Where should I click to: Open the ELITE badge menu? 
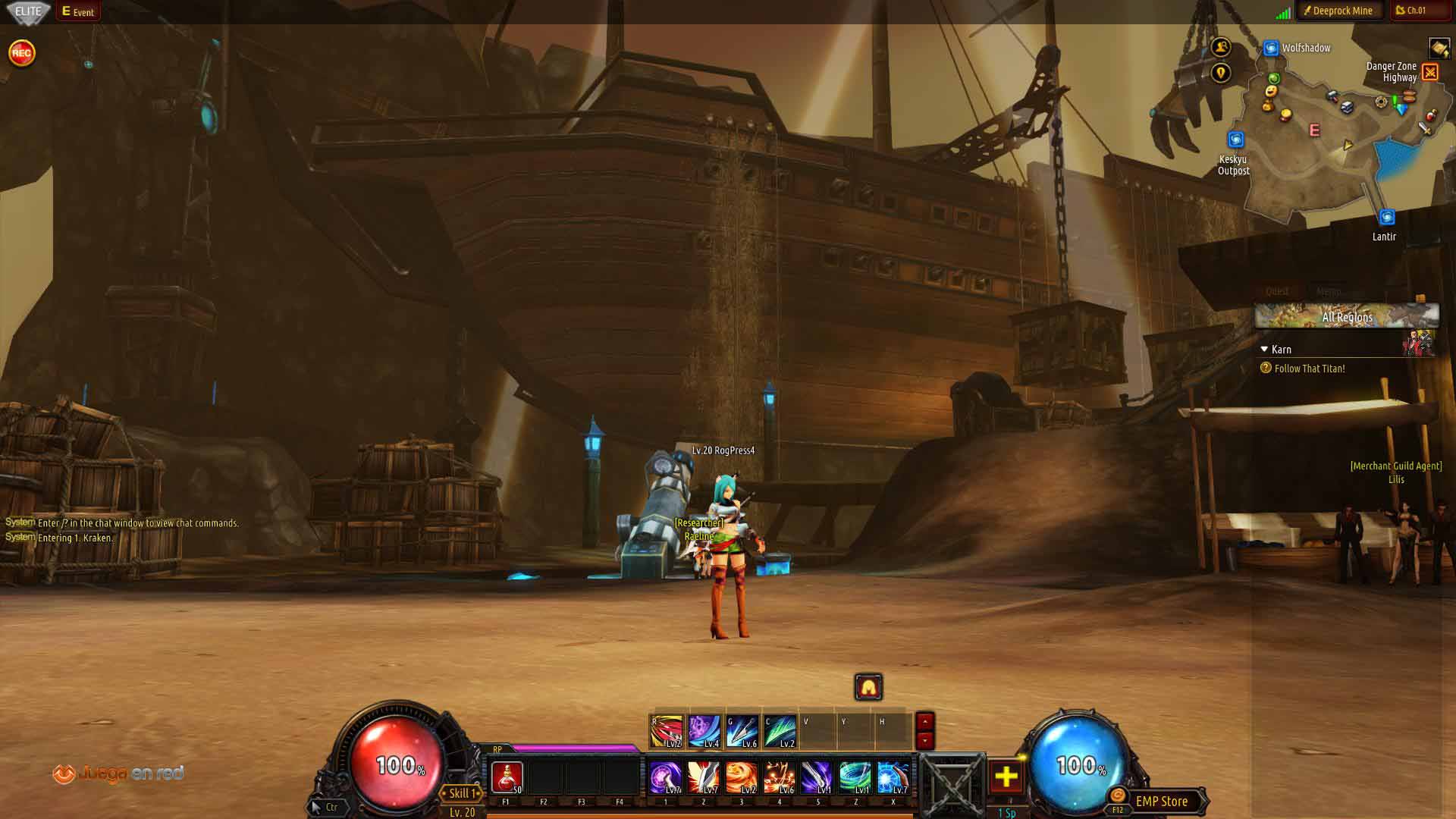(x=29, y=11)
